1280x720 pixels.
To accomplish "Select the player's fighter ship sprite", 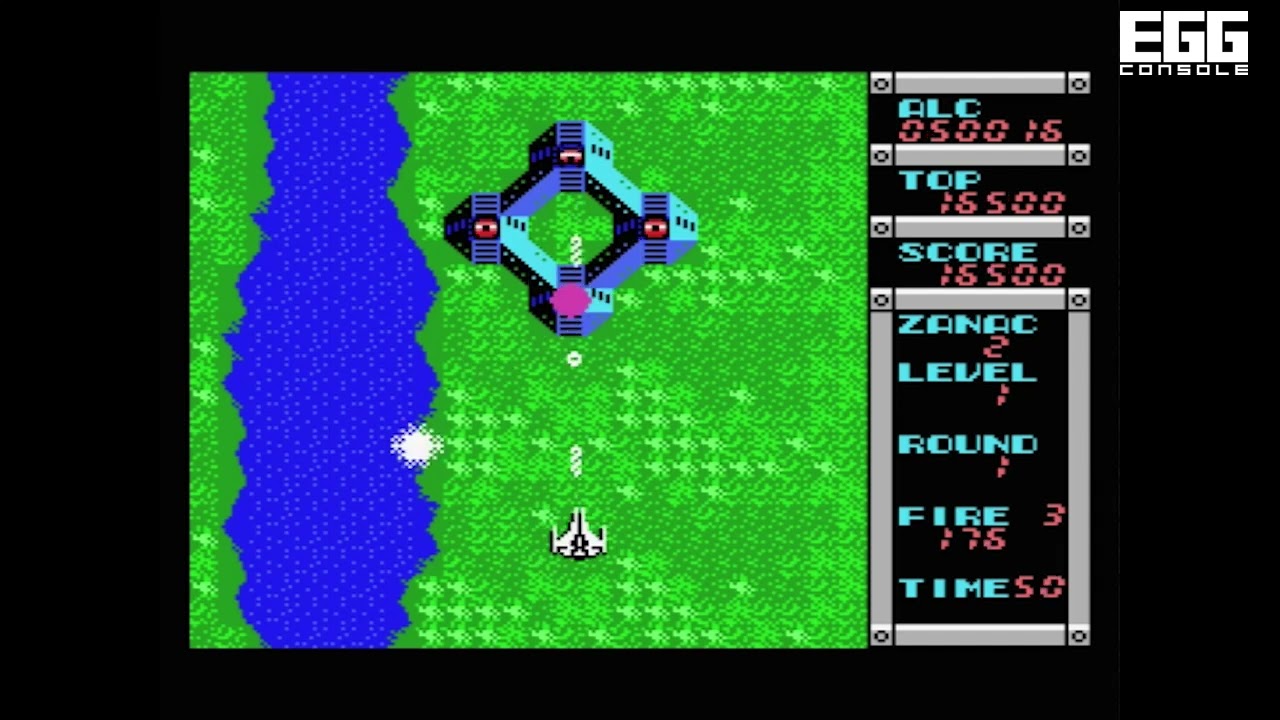I will tap(578, 535).
